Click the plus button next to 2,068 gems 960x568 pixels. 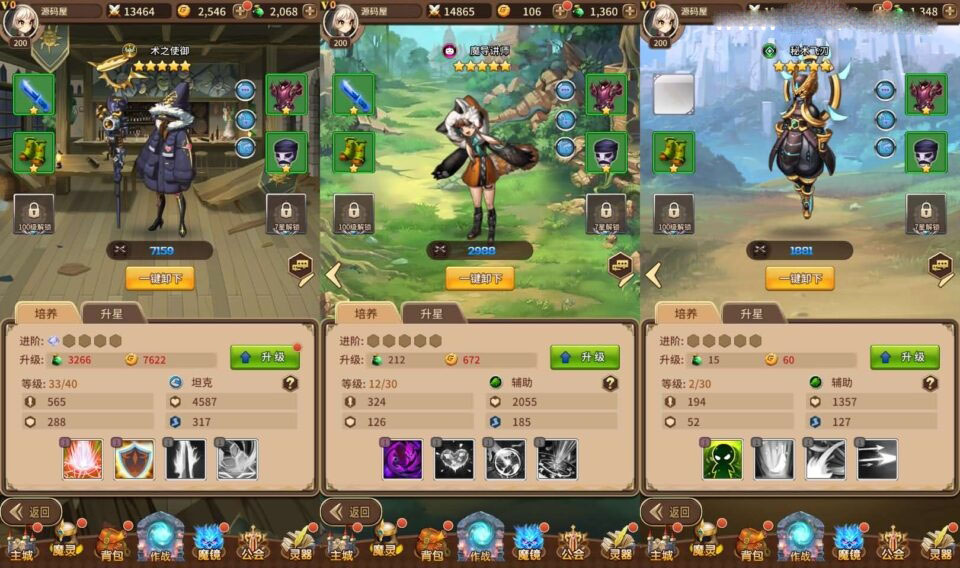click(x=309, y=11)
